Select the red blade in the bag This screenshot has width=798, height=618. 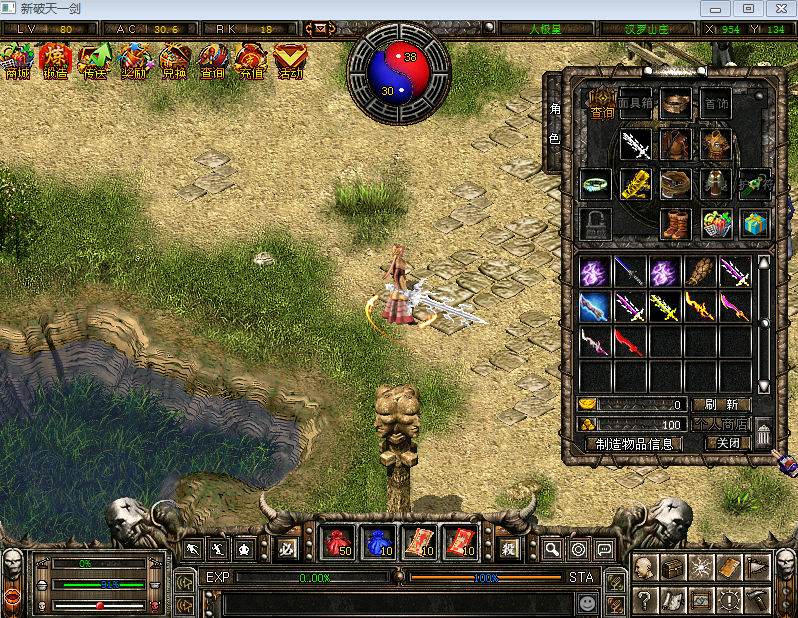[630, 342]
